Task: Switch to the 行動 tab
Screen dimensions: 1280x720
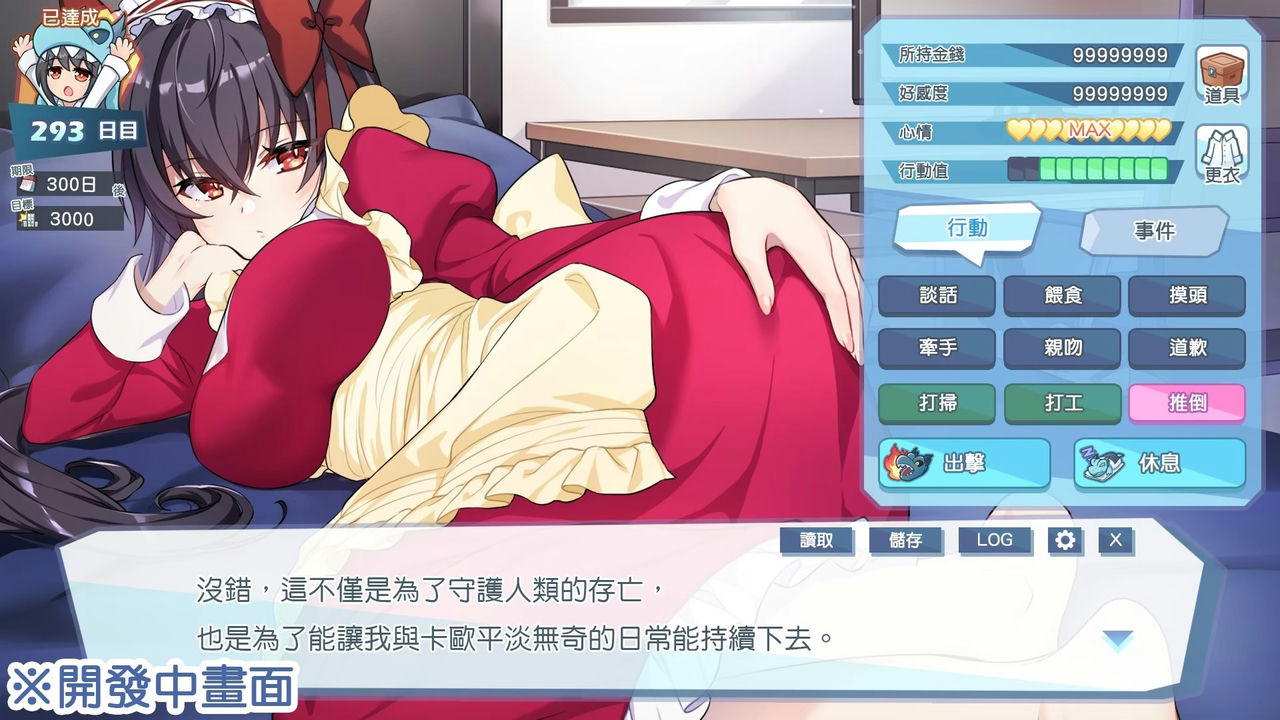Action: click(965, 229)
